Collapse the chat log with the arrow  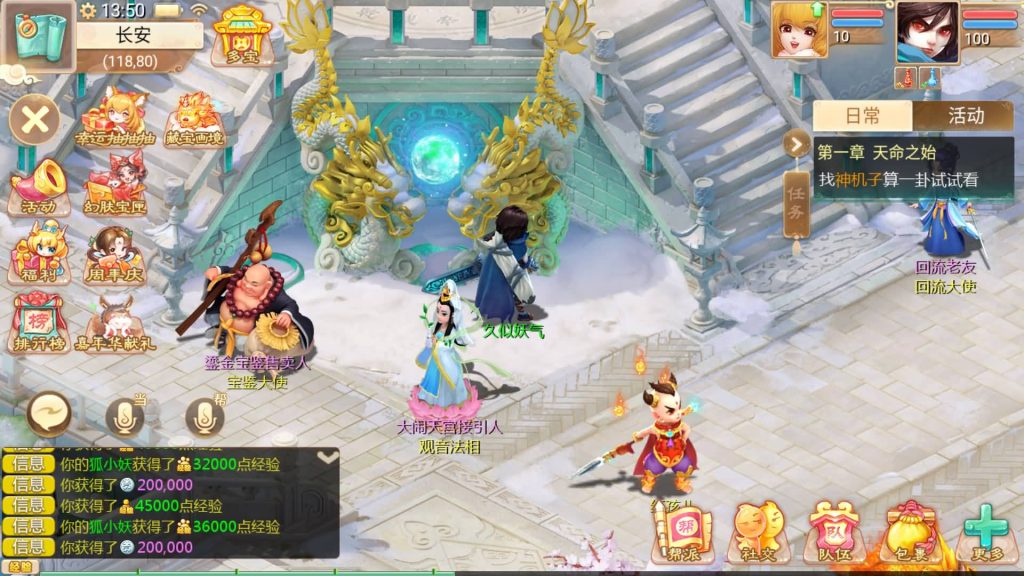tap(327, 457)
